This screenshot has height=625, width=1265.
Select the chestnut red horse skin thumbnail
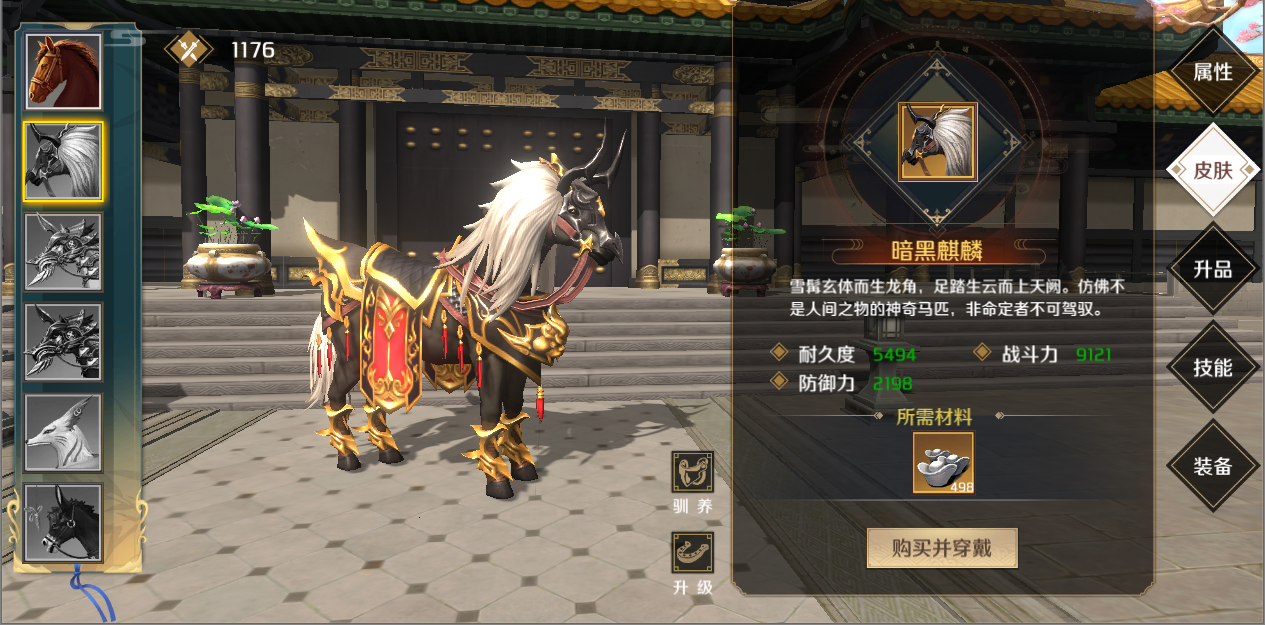coord(63,72)
